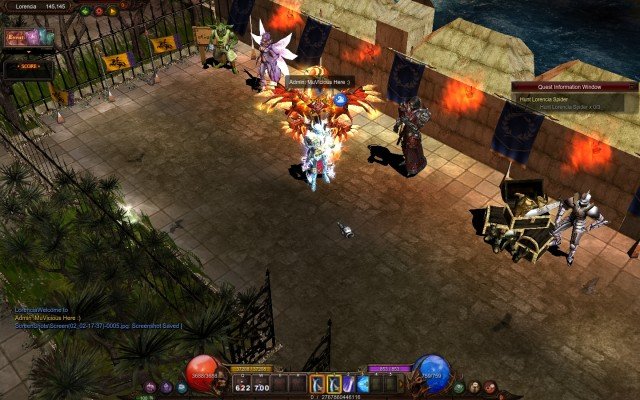Activate the purple slash skill icon
The height and width of the screenshot is (400, 640).
point(348,383)
